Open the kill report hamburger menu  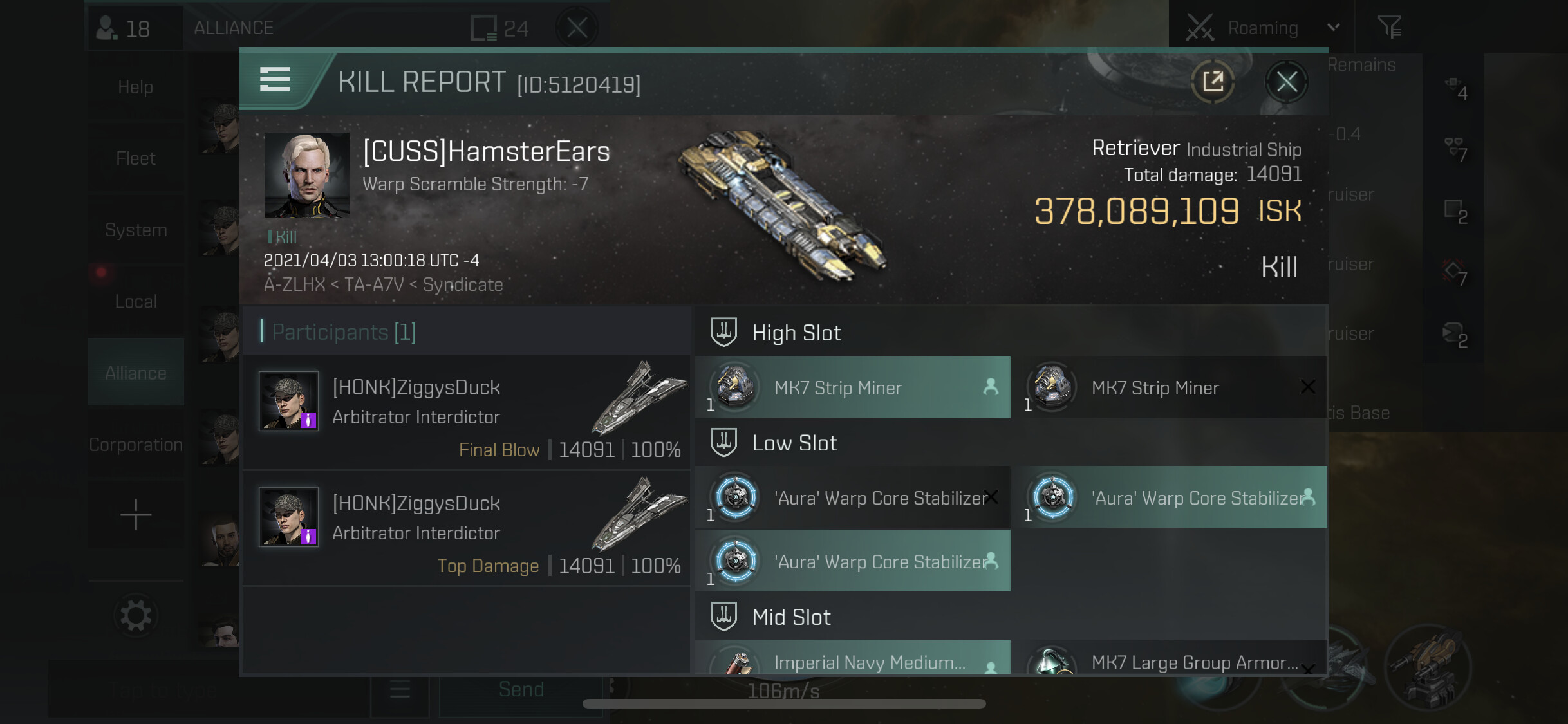275,80
